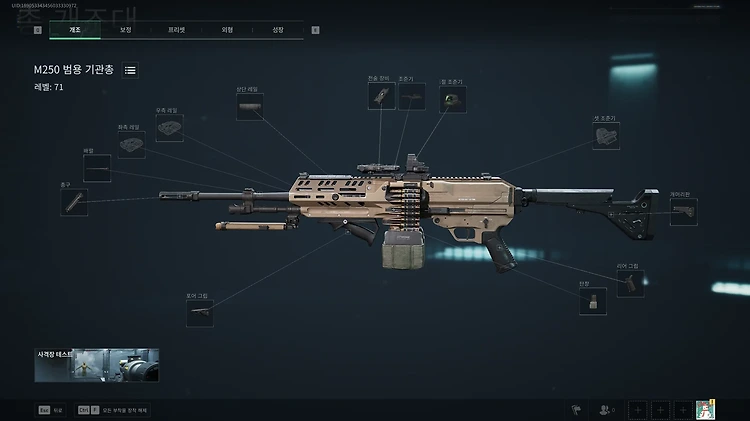Choose the 조준기 optic slot
This screenshot has width=750, height=421.
pos(412,96)
